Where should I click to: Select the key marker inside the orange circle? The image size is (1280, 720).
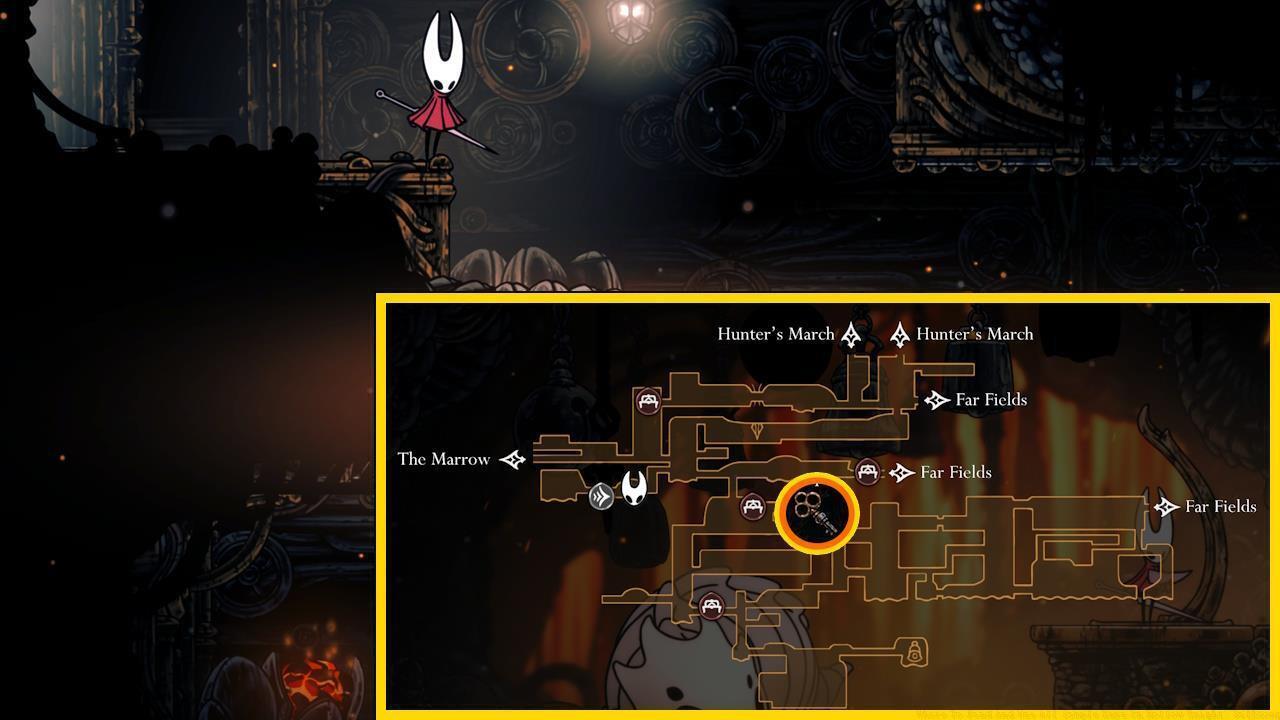coord(817,510)
